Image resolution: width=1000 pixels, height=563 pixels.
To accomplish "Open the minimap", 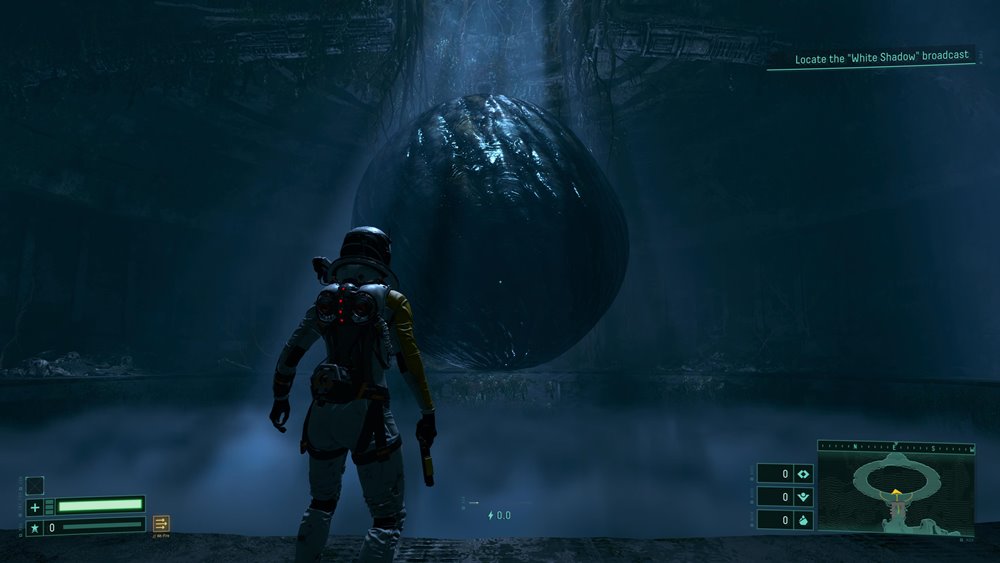I will [x=896, y=492].
